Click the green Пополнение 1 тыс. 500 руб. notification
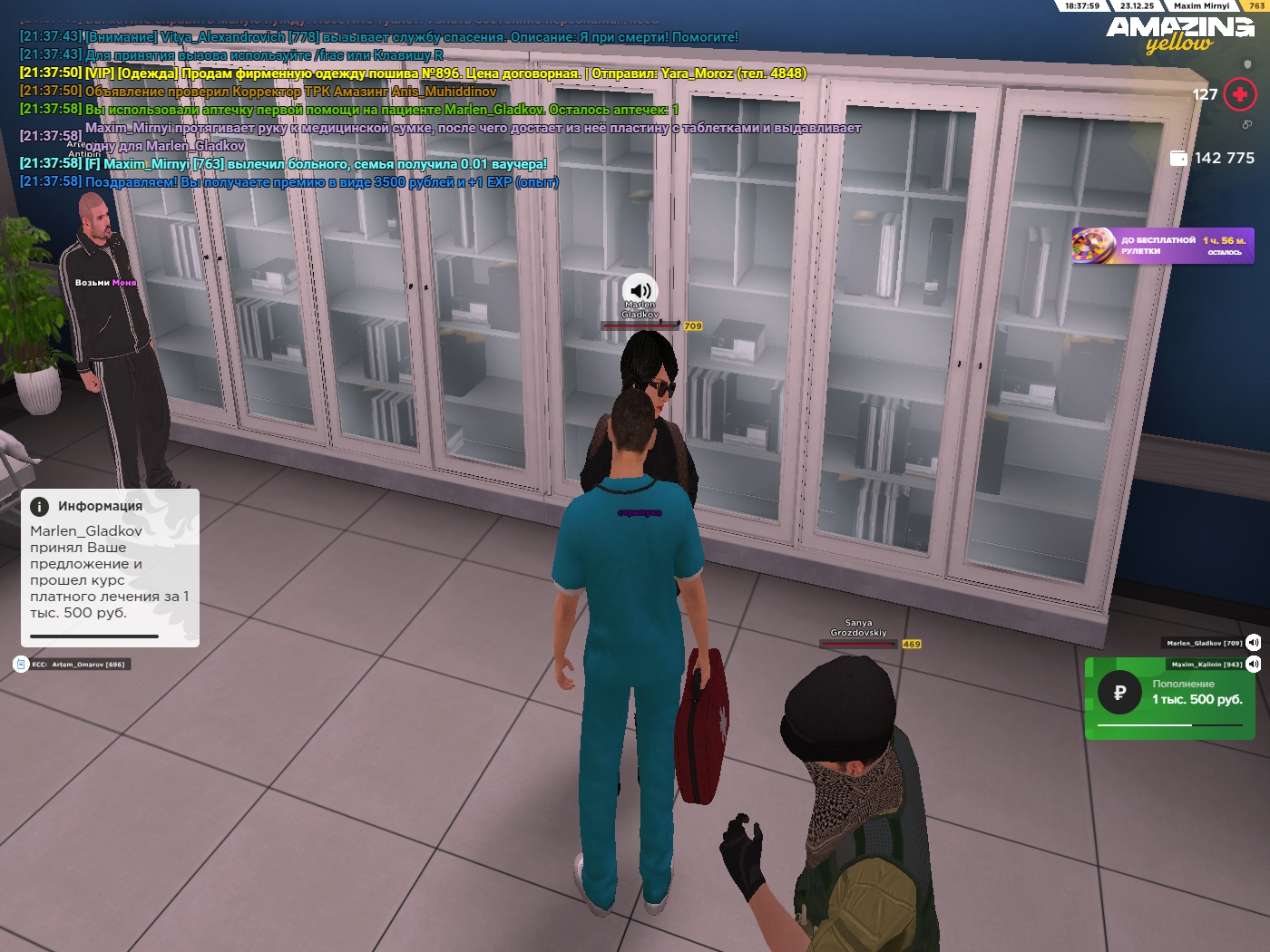1270x952 pixels. [x=1169, y=698]
